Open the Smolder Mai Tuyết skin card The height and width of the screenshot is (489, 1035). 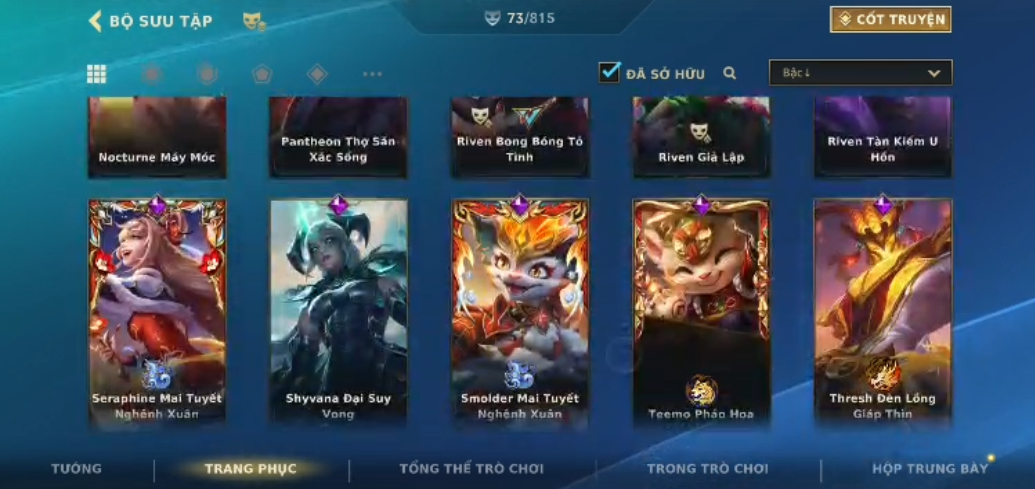coord(520,310)
